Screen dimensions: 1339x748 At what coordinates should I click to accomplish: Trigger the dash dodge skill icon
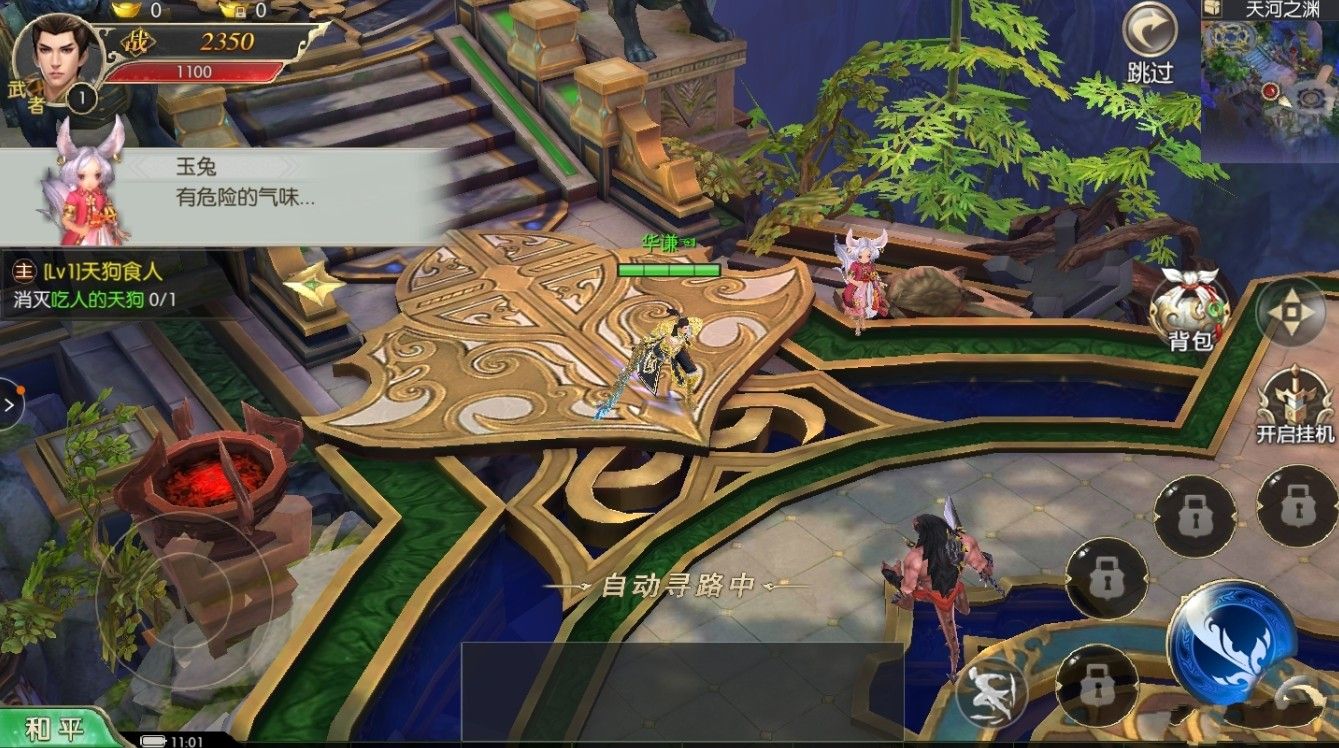(x=992, y=692)
